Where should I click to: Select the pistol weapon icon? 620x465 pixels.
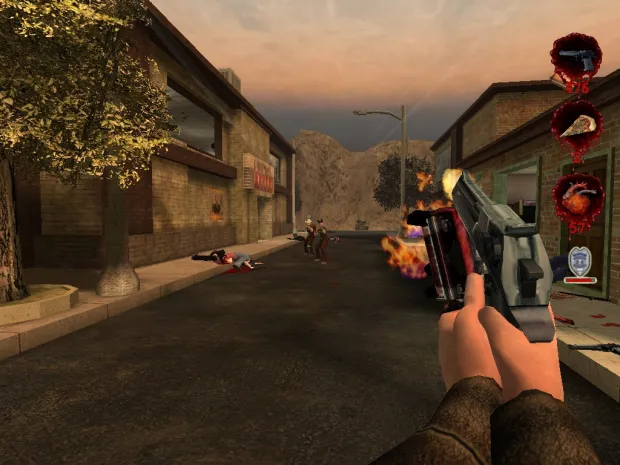pos(576,57)
